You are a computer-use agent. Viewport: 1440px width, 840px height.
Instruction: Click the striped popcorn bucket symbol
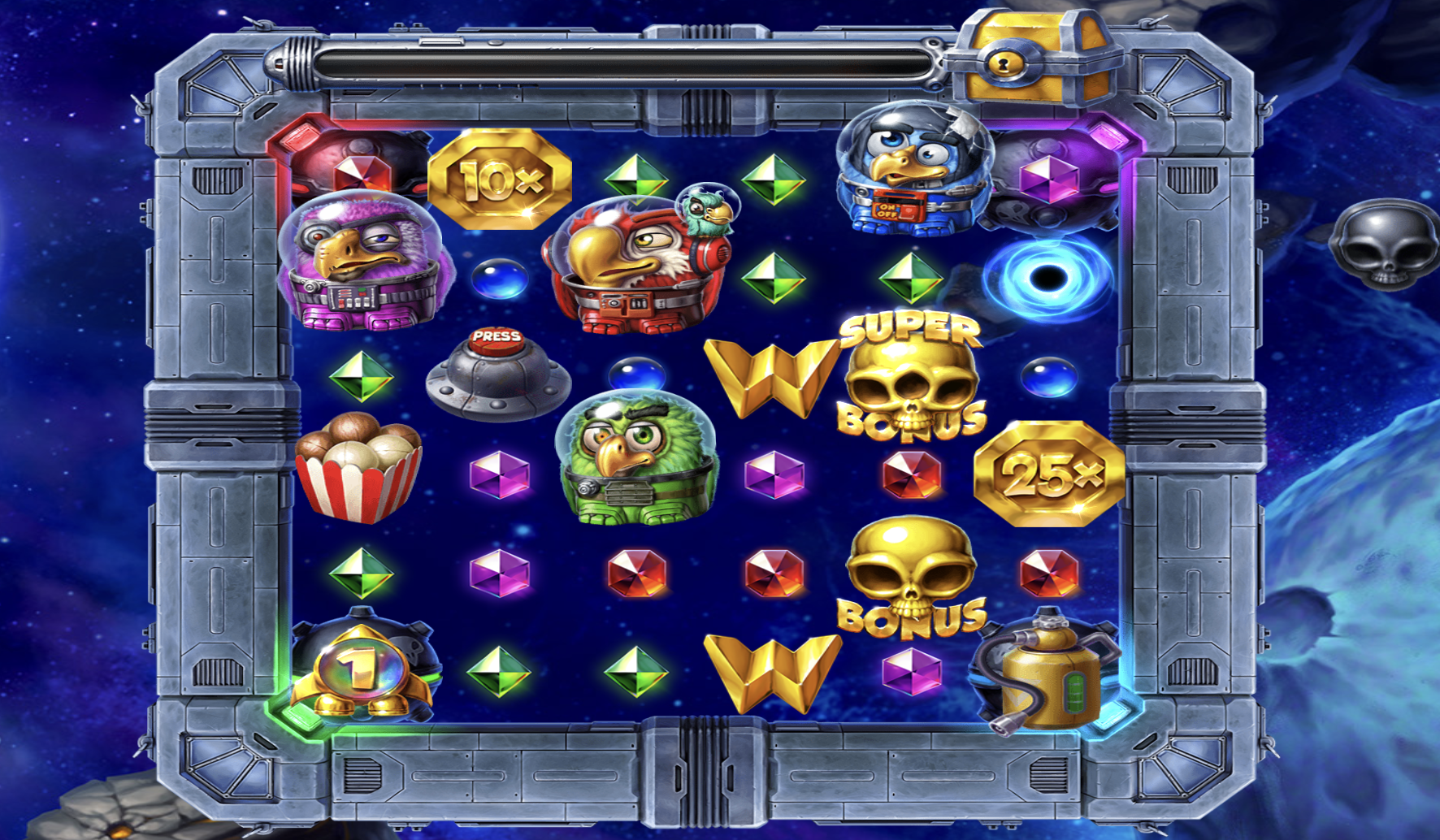359,467
